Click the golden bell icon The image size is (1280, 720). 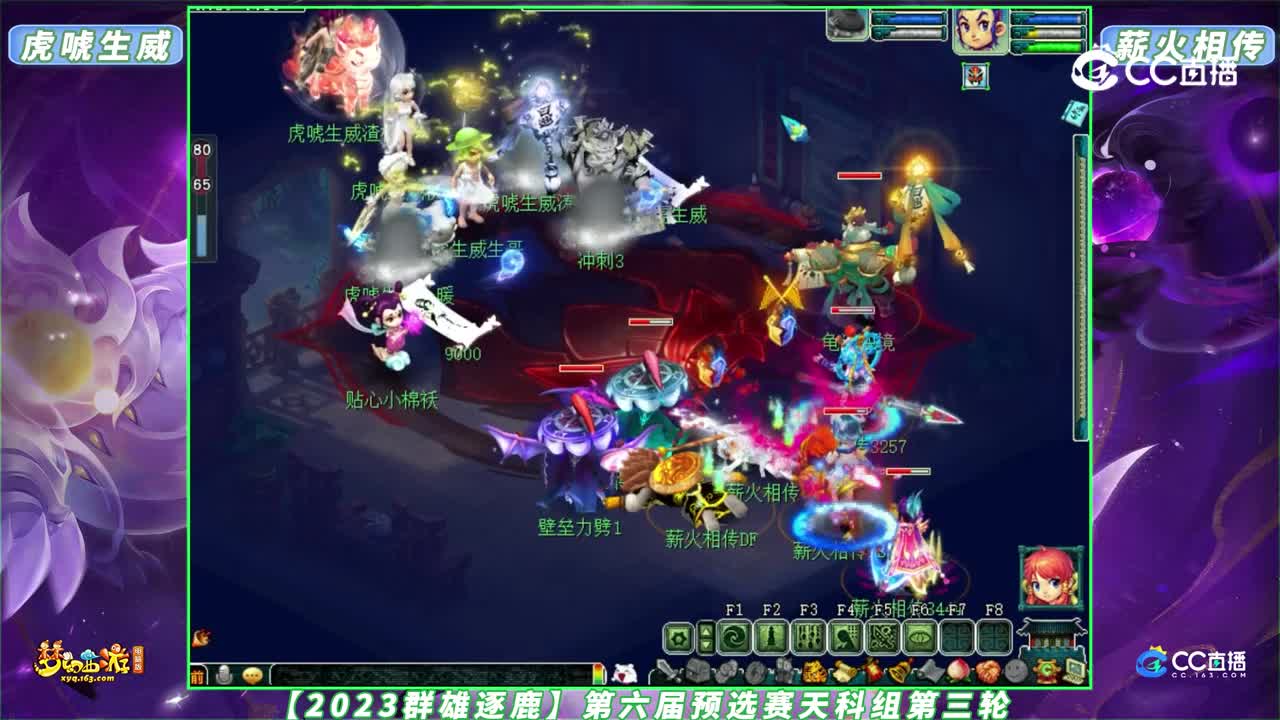(x=897, y=669)
